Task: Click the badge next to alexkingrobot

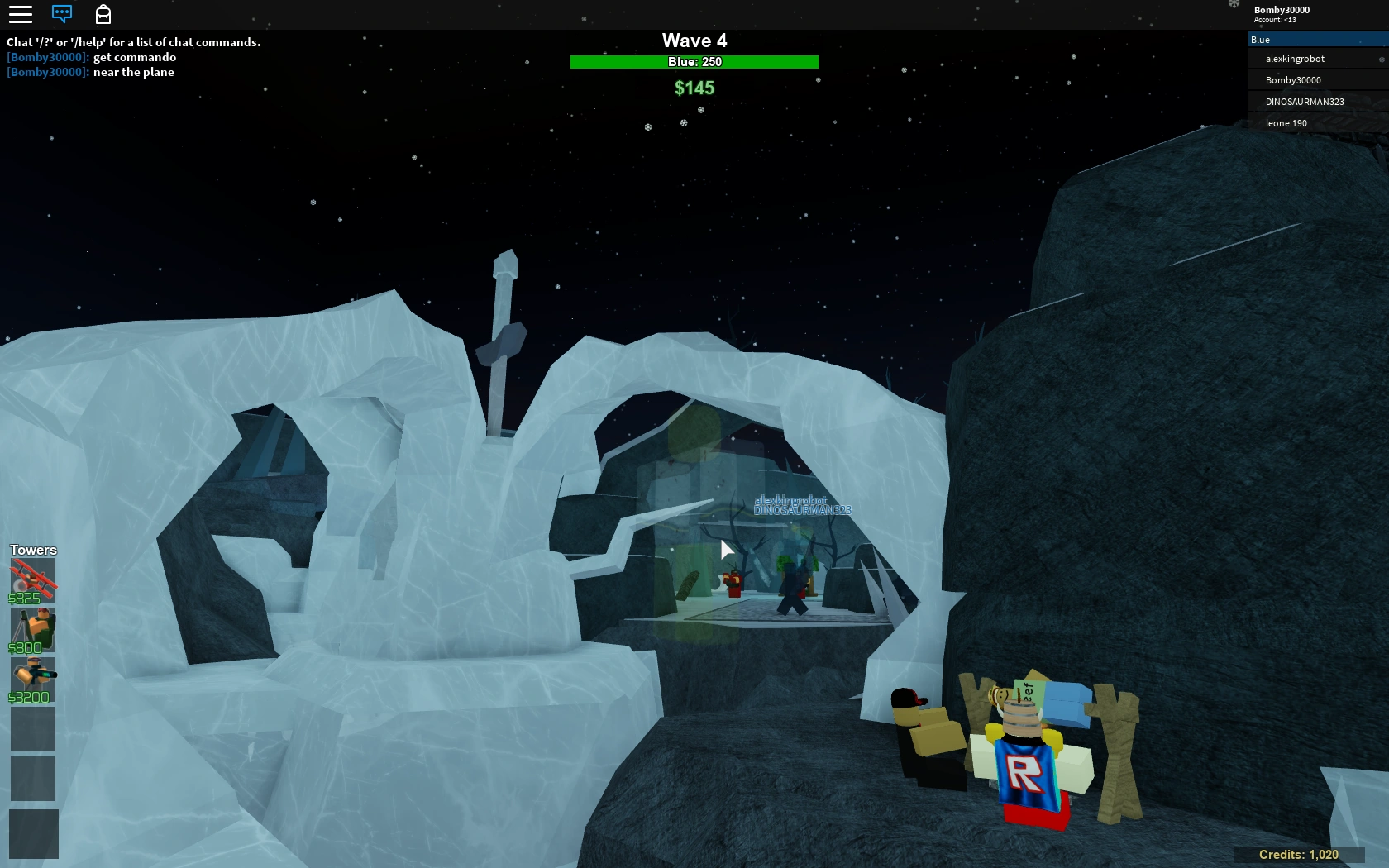Action: click(x=1382, y=59)
